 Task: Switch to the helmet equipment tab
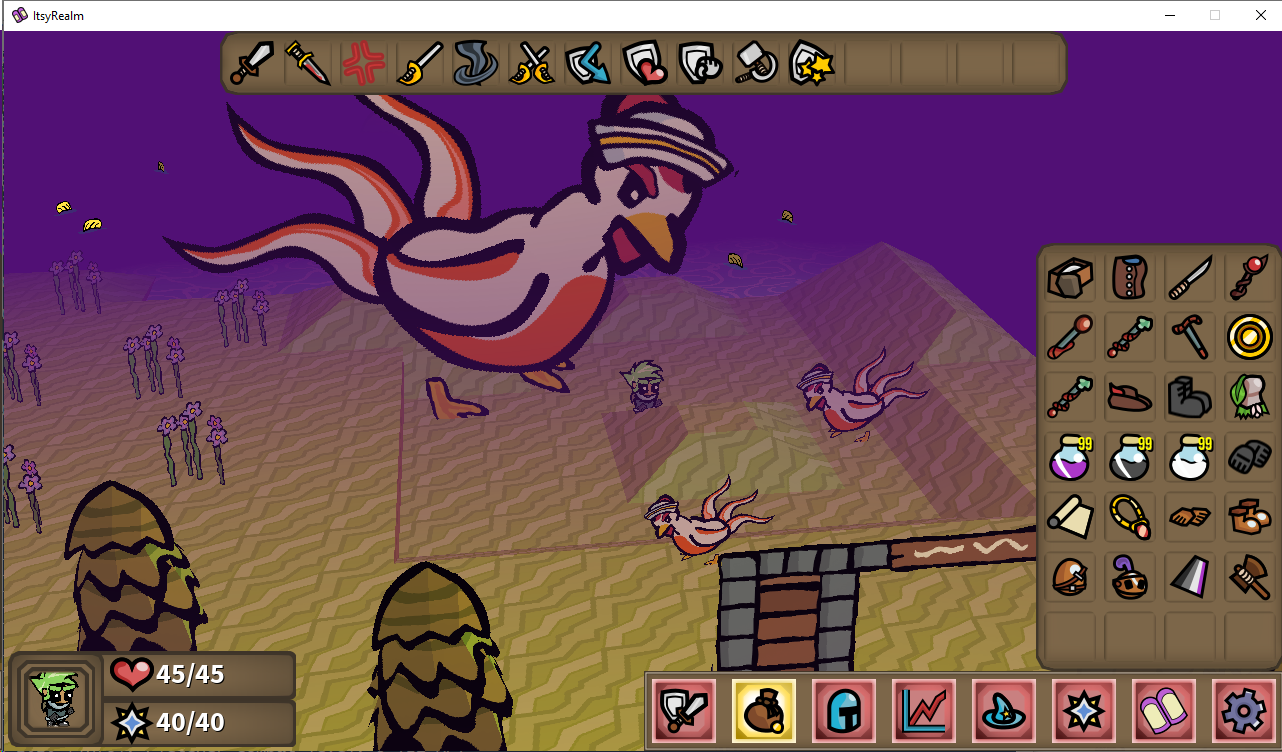point(844,711)
